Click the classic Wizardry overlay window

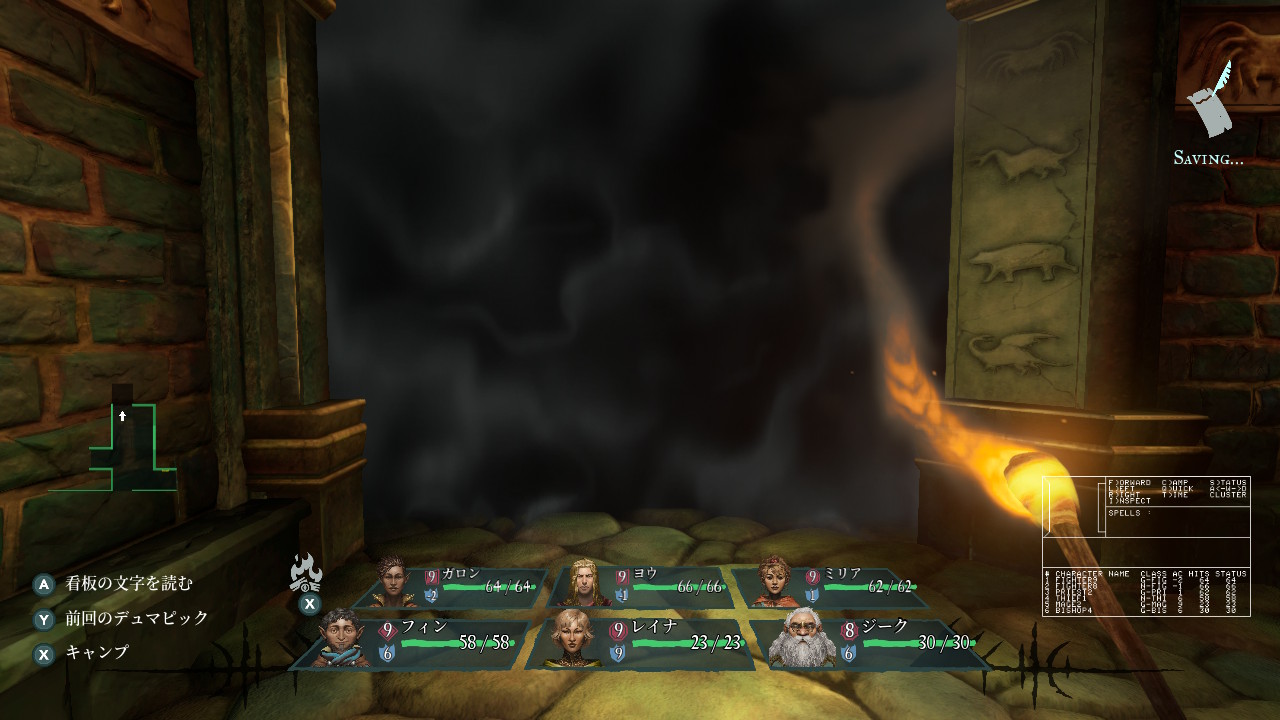pos(1146,546)
